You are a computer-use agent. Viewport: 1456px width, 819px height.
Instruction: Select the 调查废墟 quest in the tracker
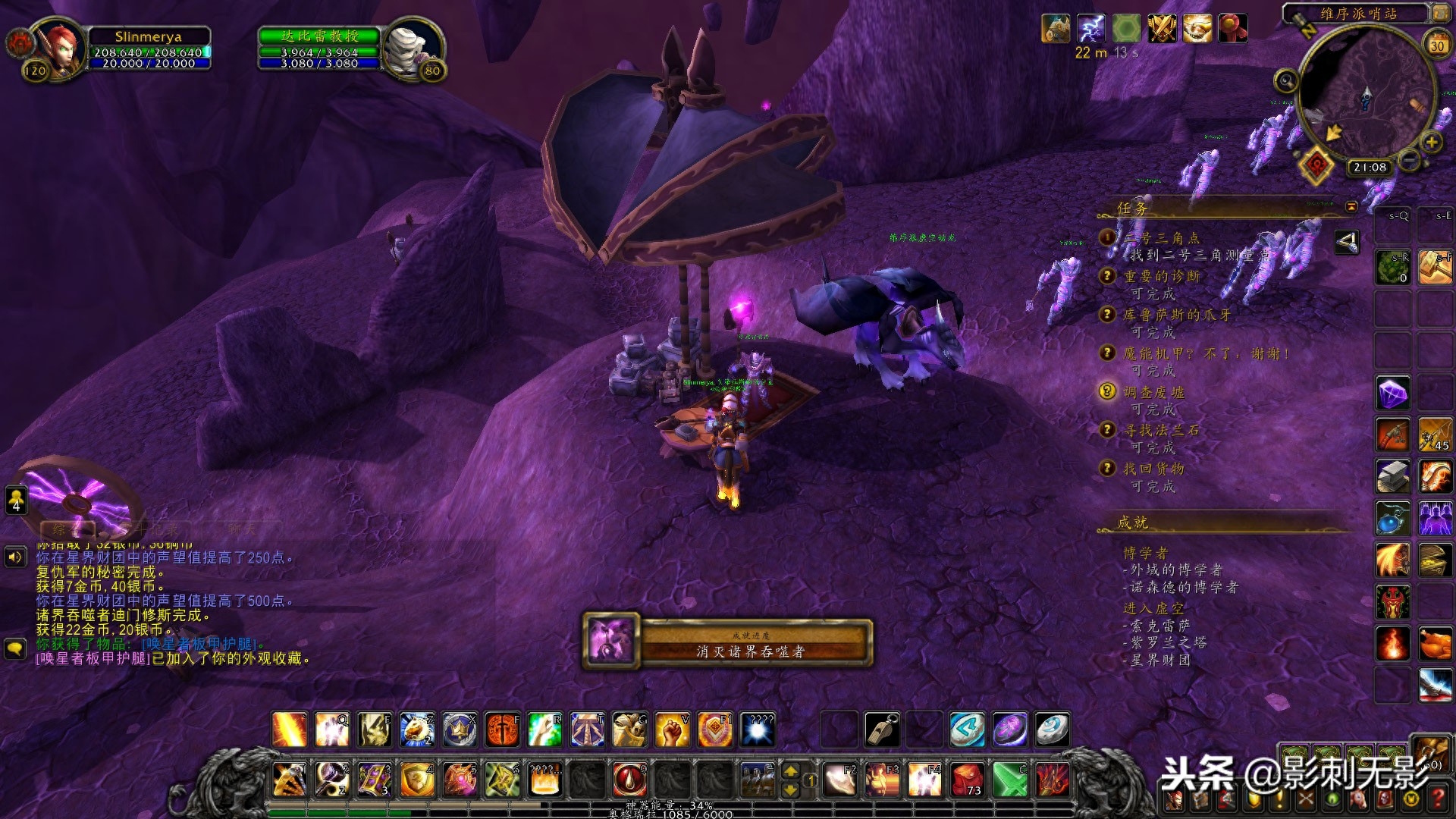click(1153, 392)
